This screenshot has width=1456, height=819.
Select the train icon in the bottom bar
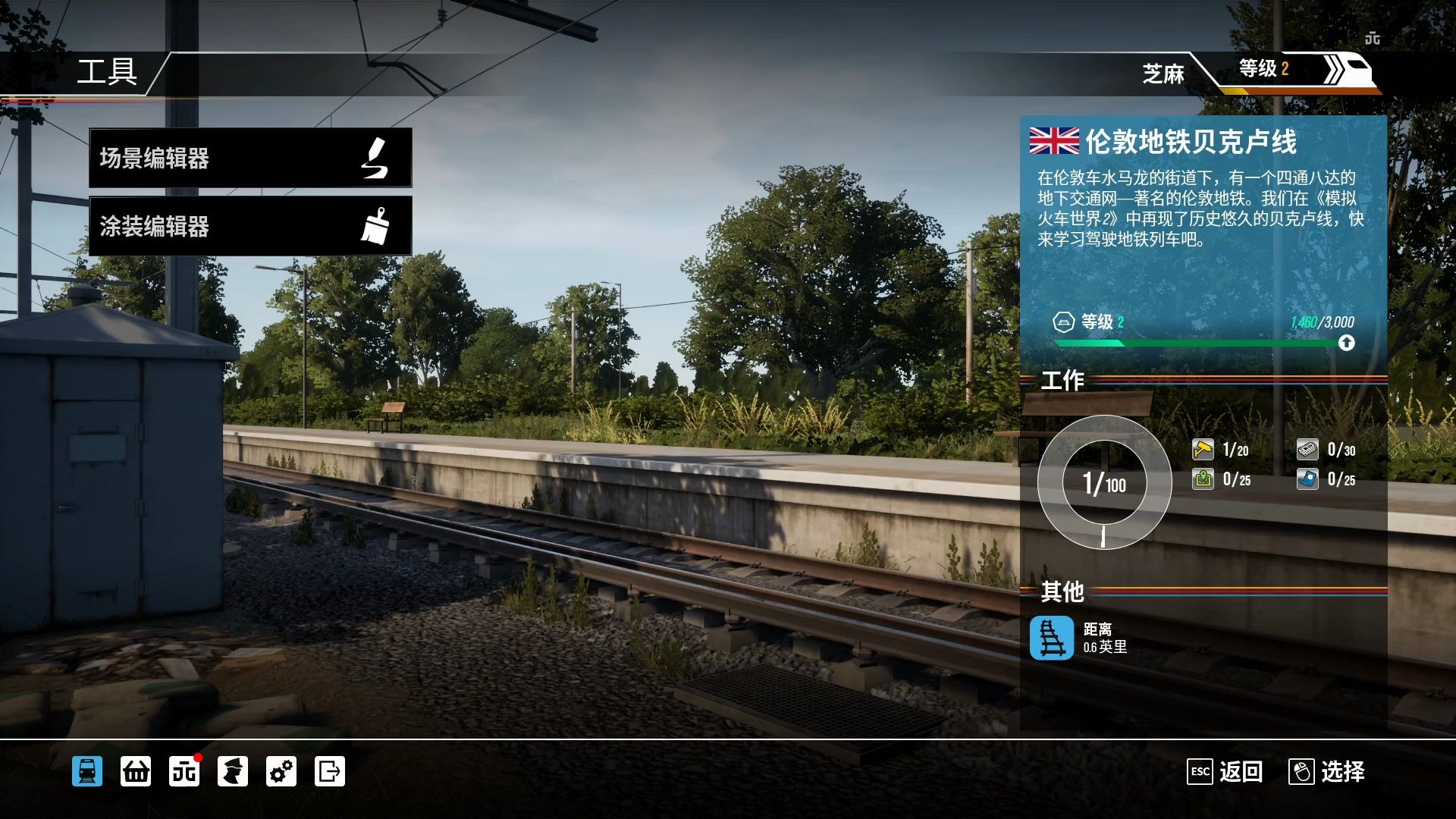[87, 771]
